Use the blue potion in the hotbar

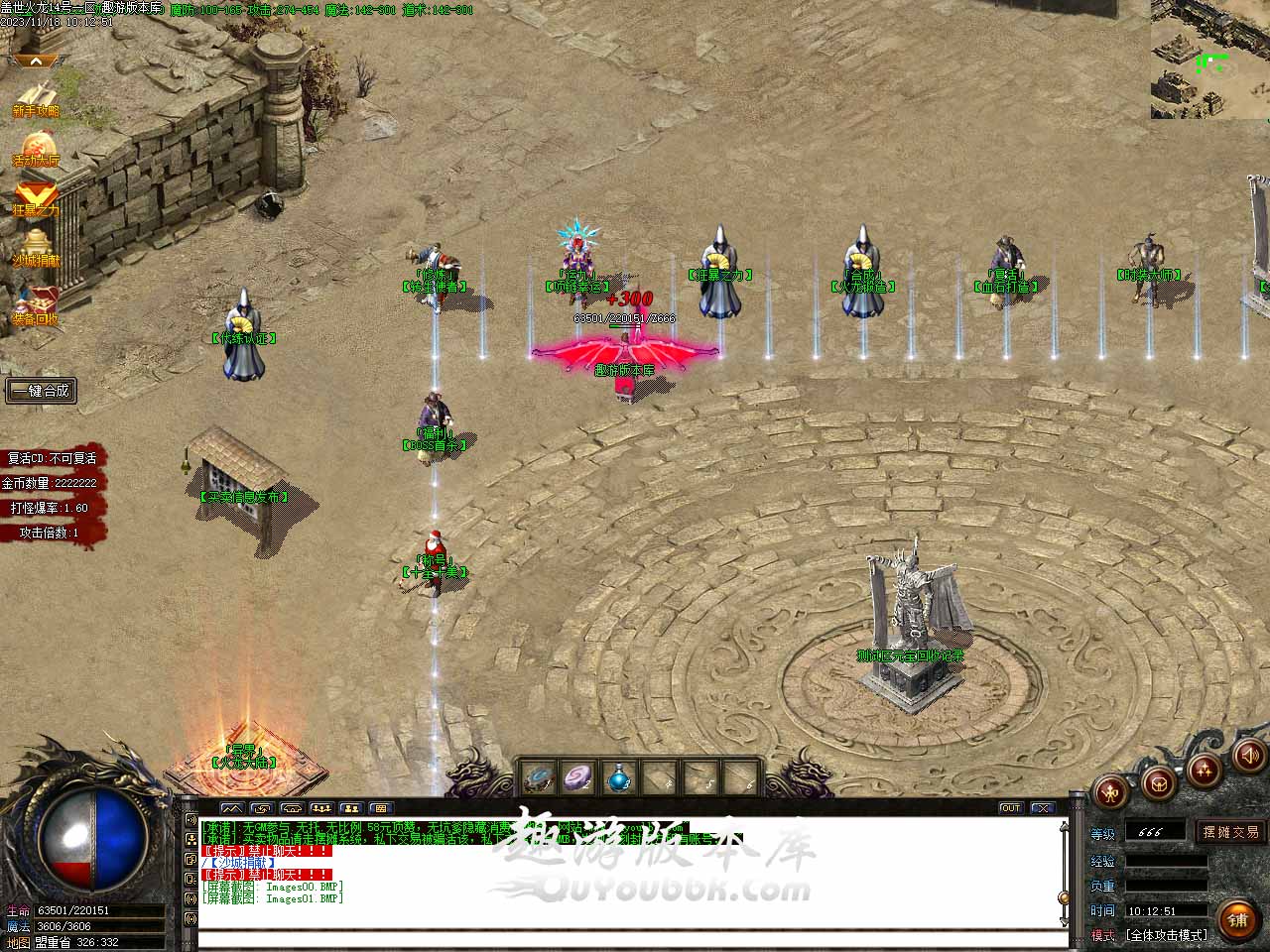618,778
